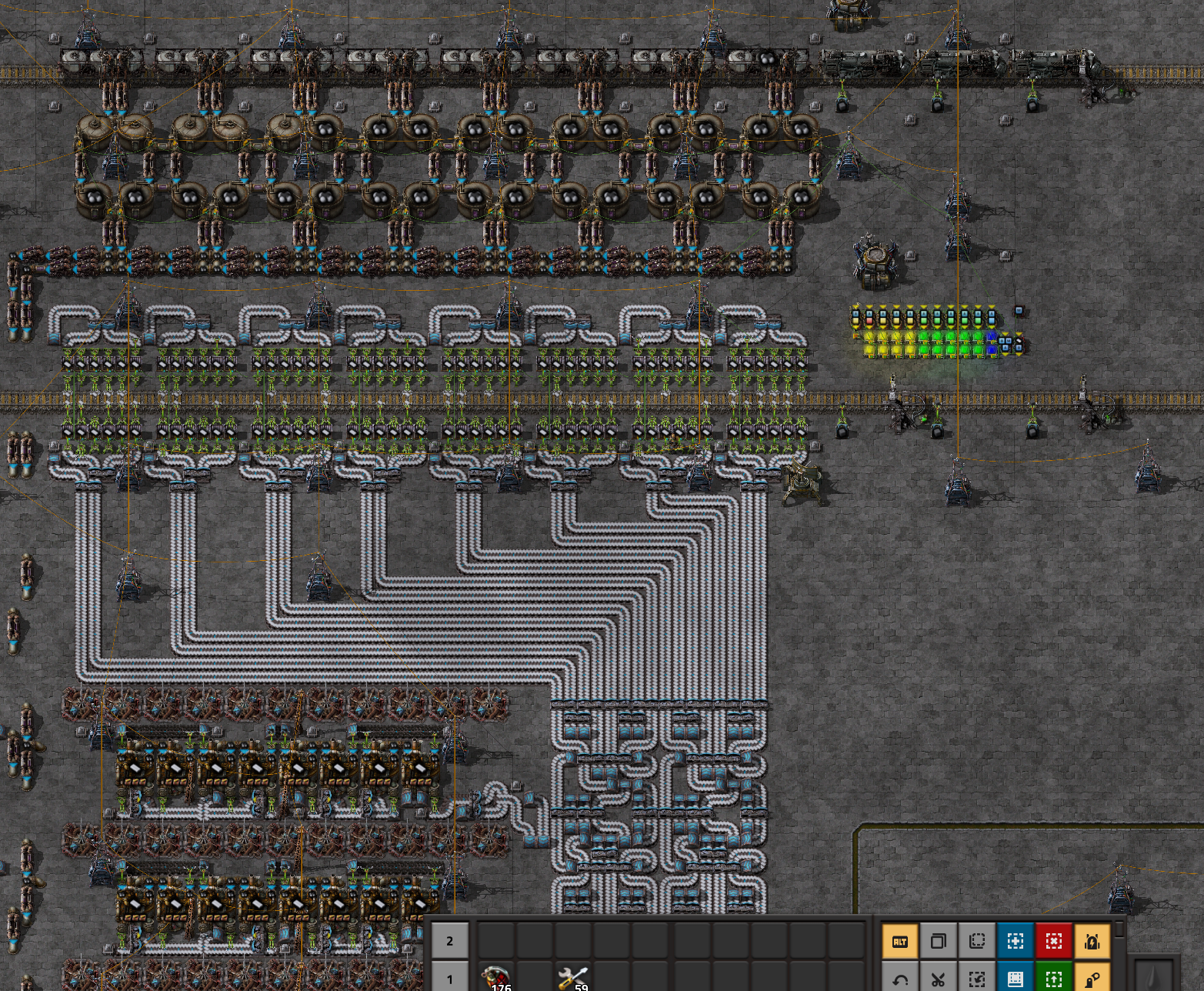Switch to quickbar page 2
Screen dimensions: 1204x991
pos(449,940)
